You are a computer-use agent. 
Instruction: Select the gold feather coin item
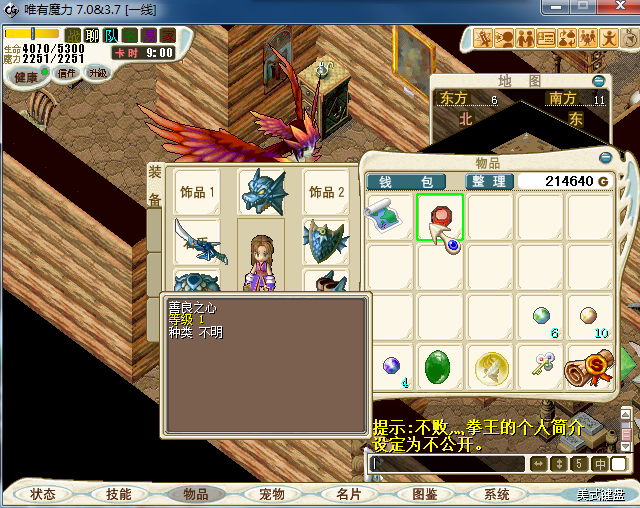coord(489,366)
